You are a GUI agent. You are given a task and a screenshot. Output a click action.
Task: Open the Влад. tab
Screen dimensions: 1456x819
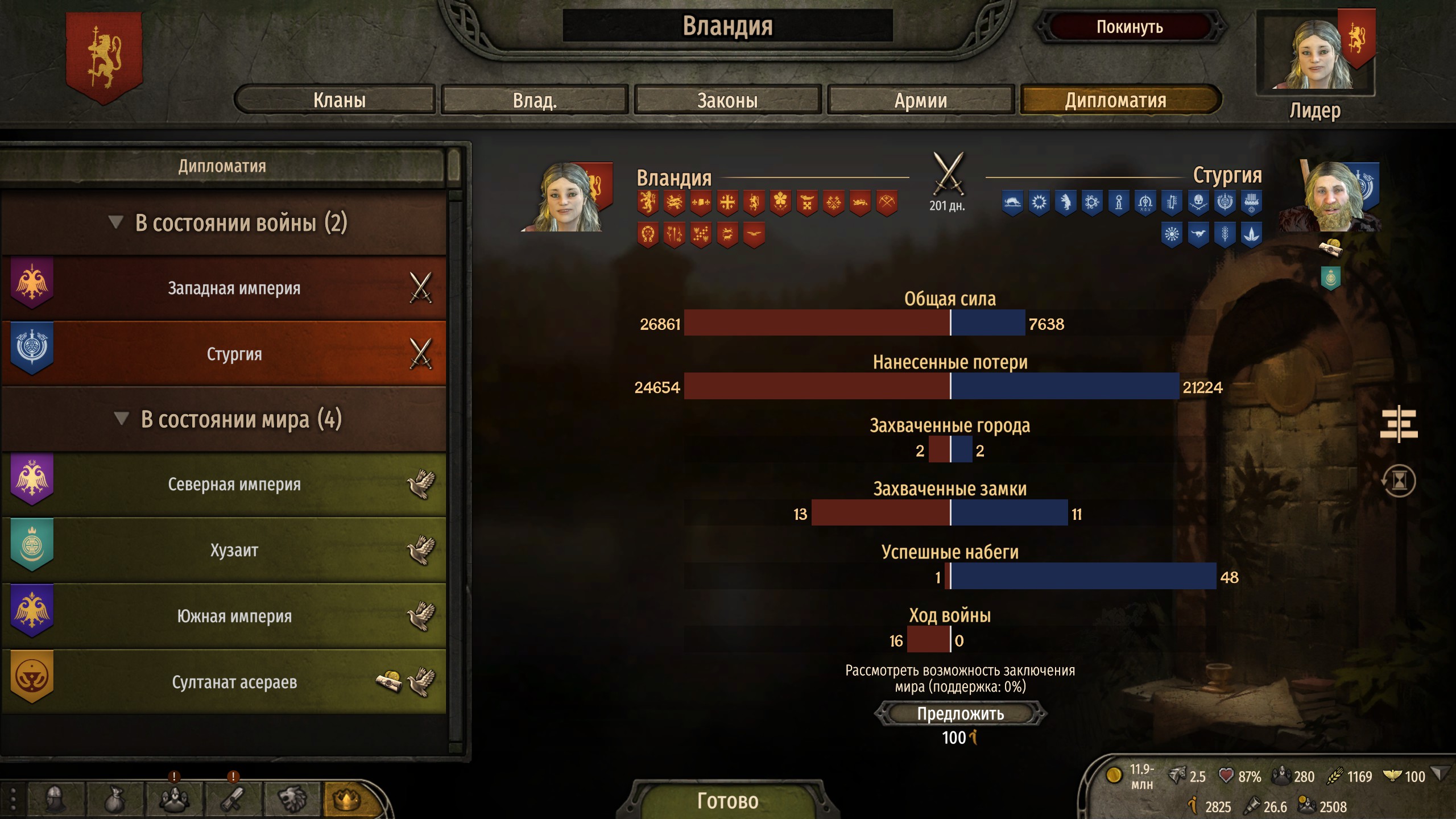click(535, 101)
